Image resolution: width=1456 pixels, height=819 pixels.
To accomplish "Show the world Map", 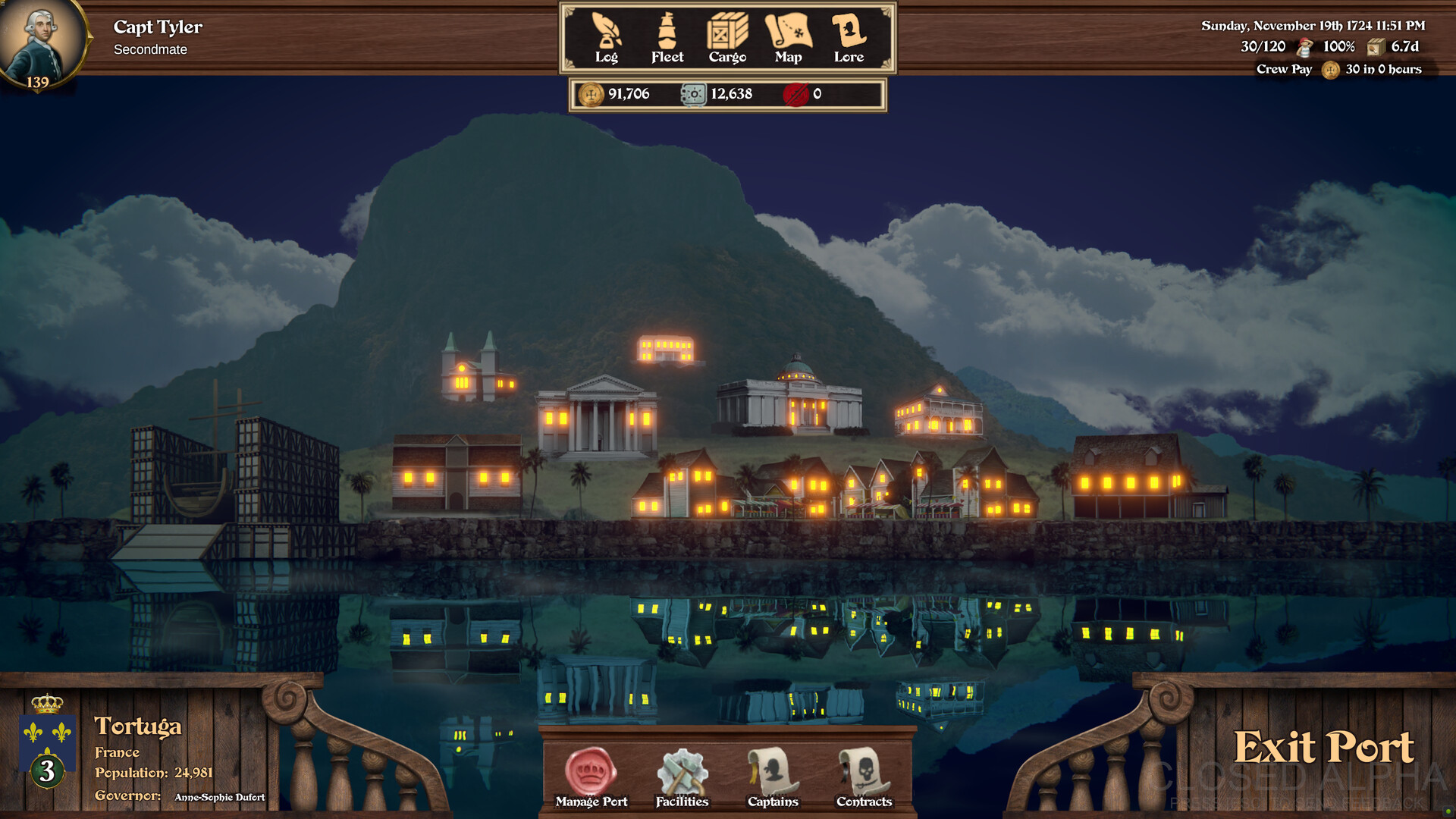I will point(789,38).
